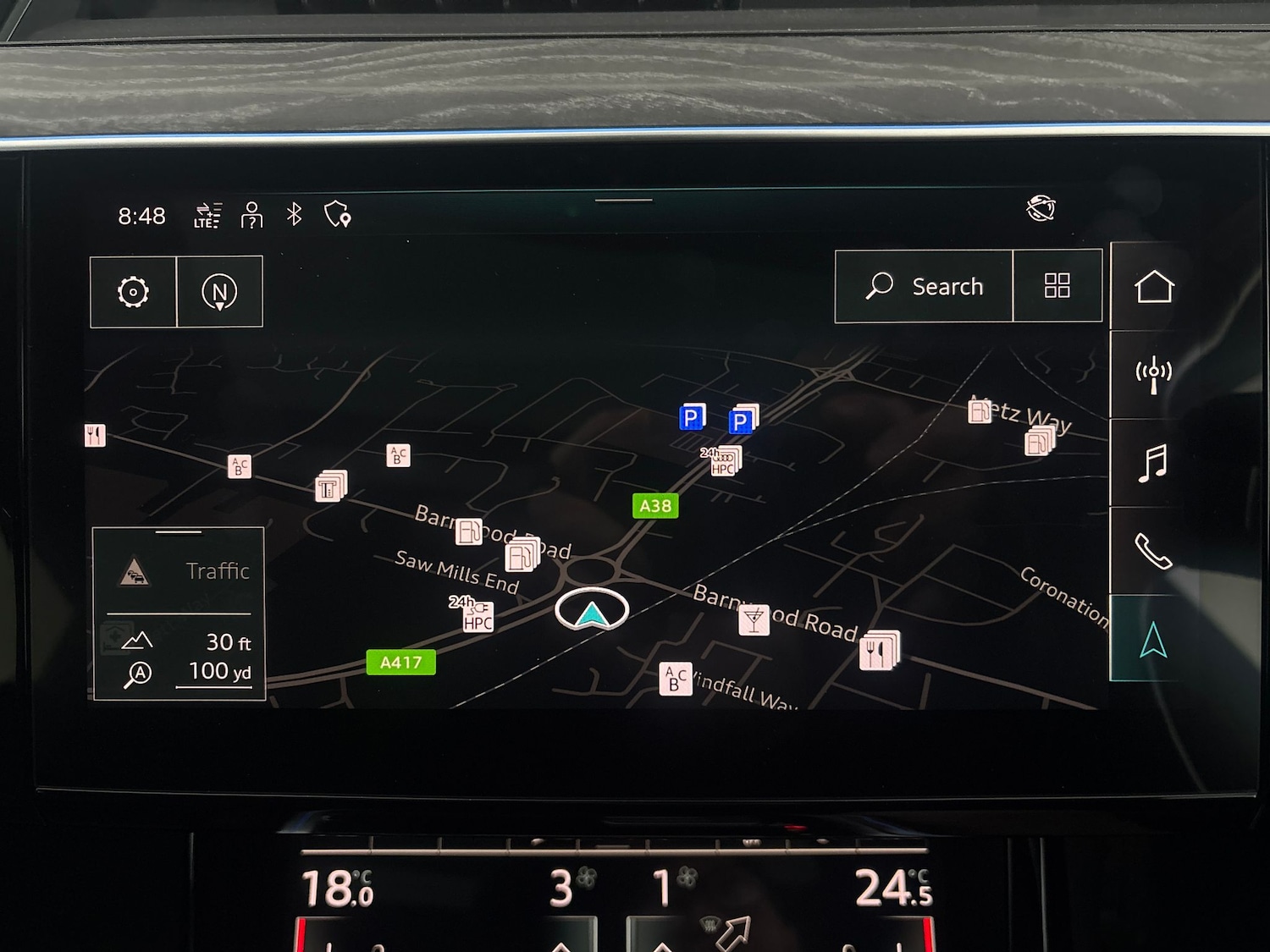Open the Bluetooth status icon

point(294,215)
